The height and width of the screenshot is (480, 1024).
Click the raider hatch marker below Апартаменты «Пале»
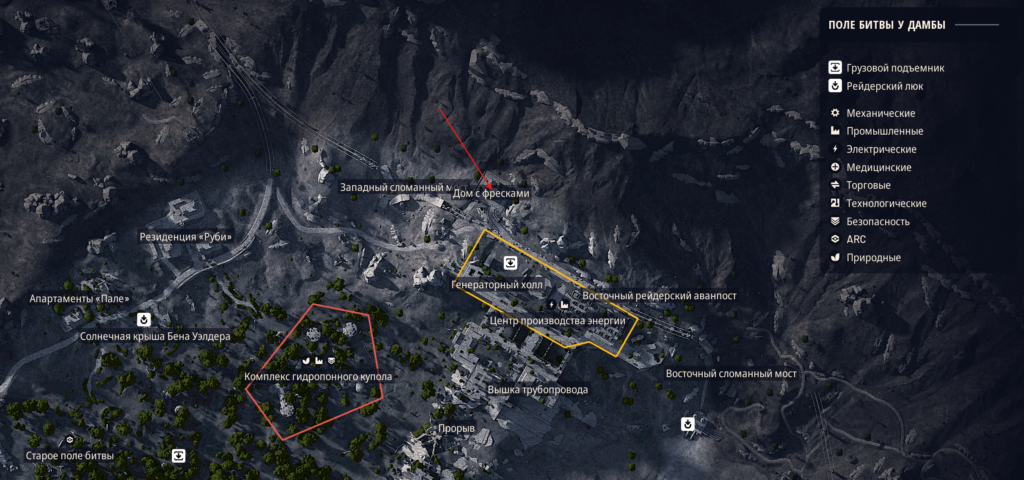coord(145,319)
